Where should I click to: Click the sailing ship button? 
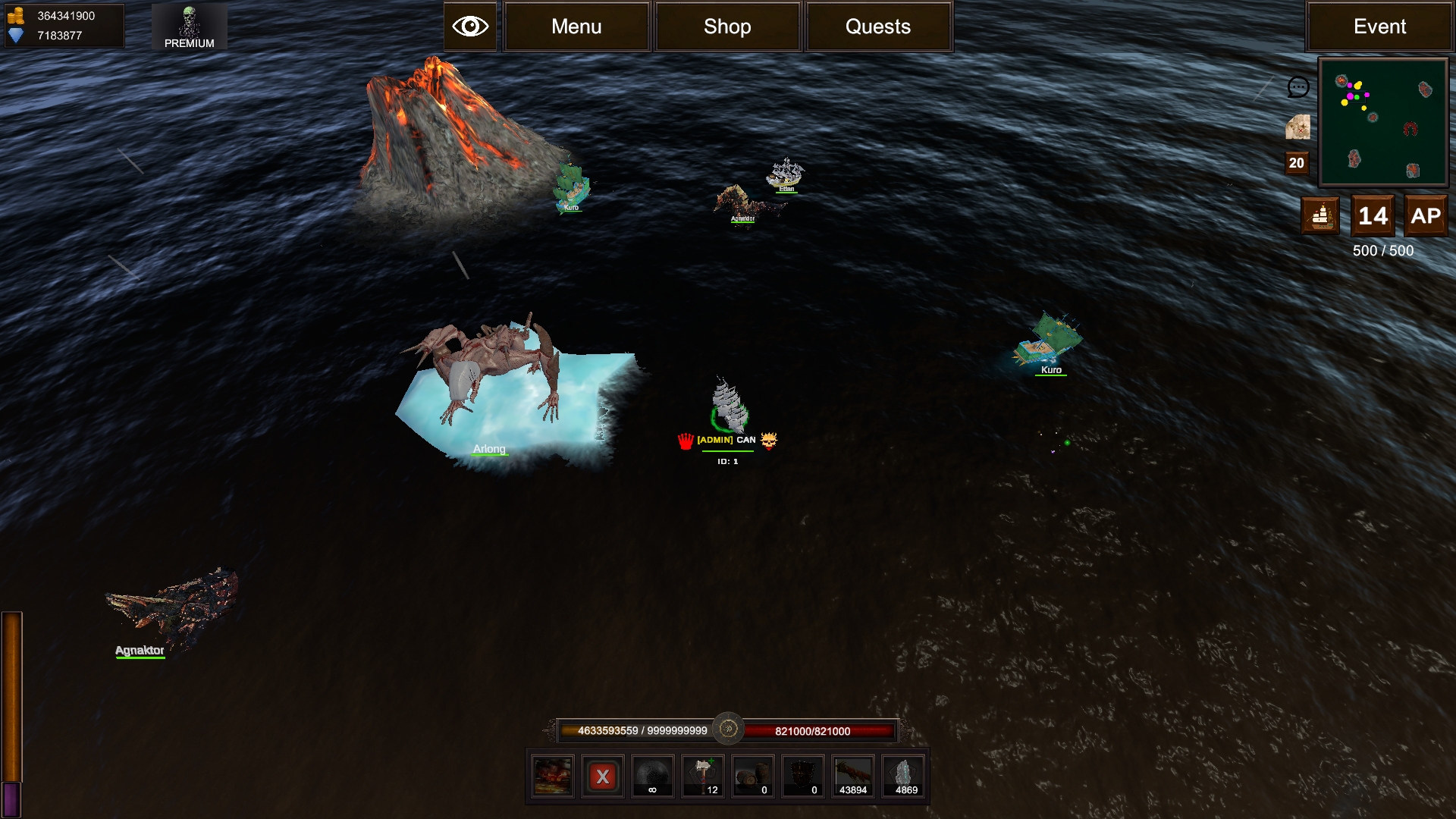[x=1320, y=216]
